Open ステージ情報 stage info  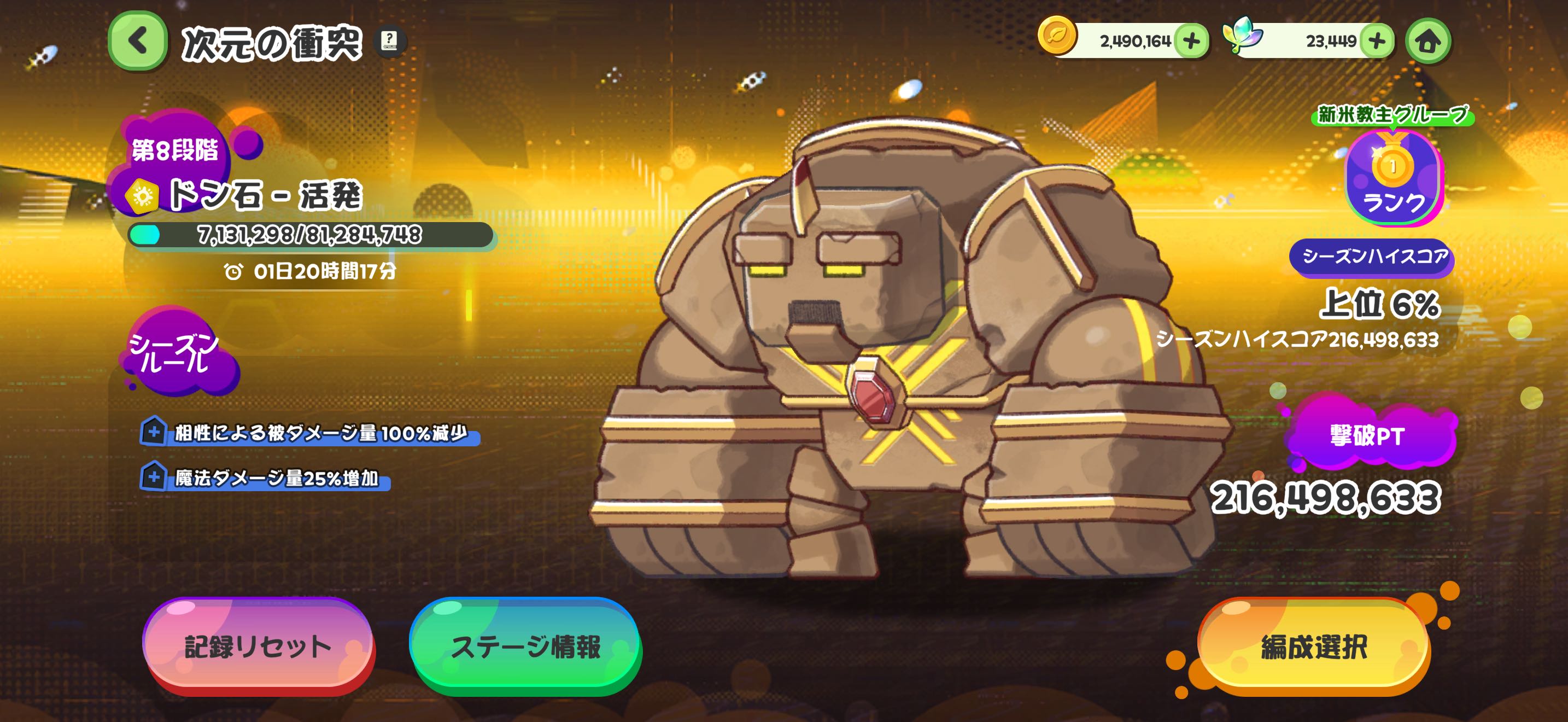tap(525, 645)
